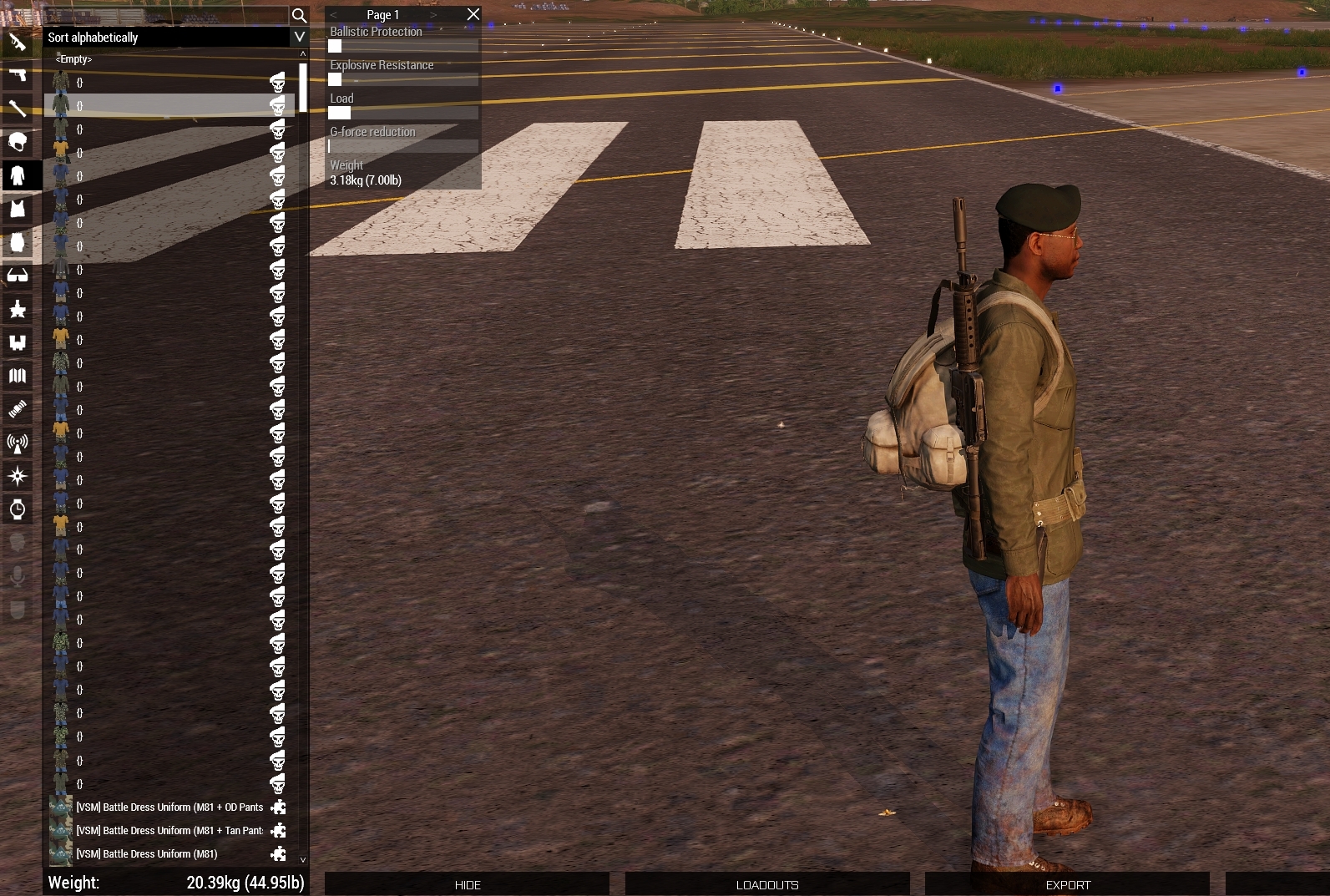Open the Sort alphabetically dropdown
Viewport: 1330px width, 896px height.
171,37
